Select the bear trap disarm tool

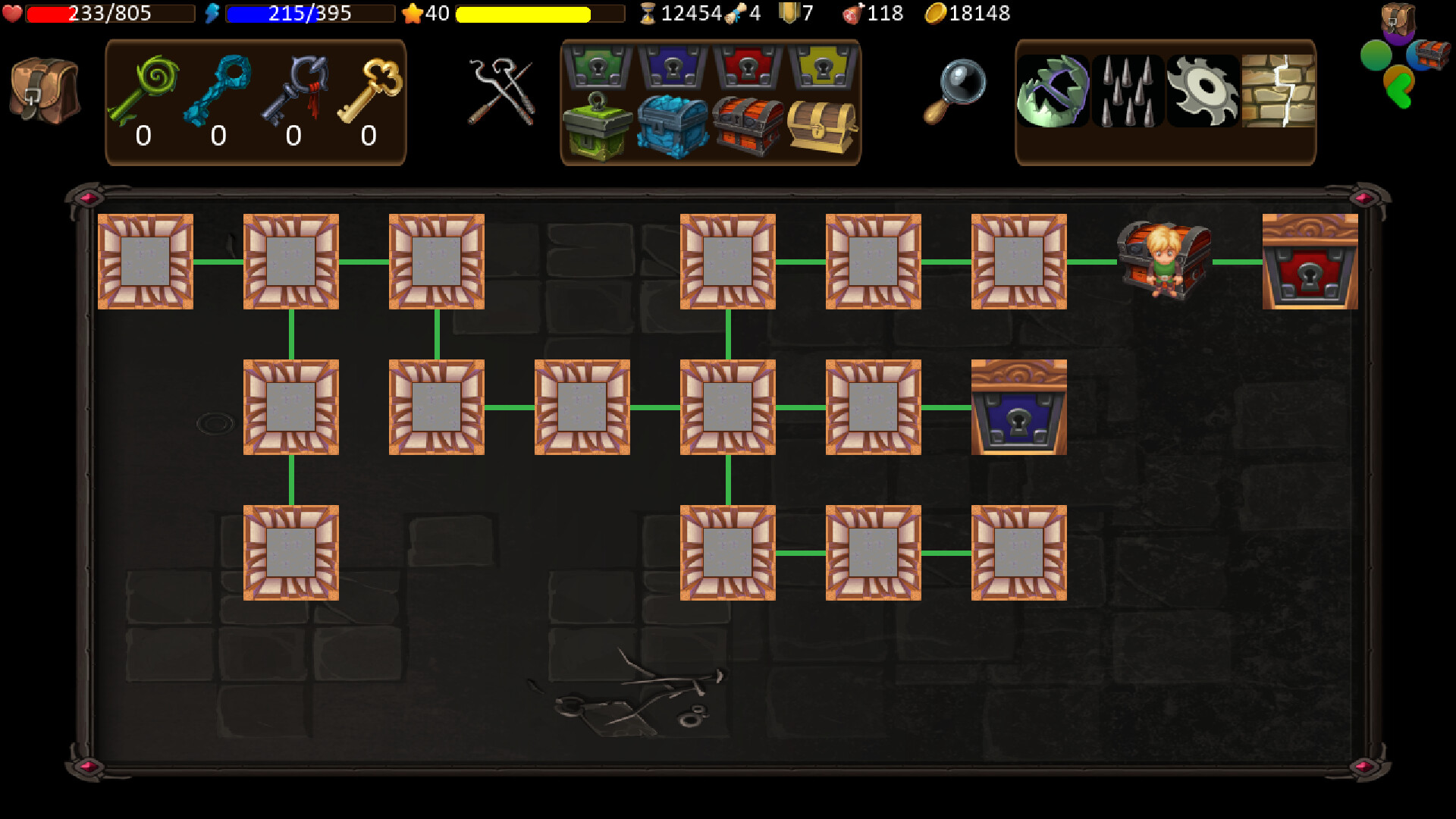pyautogui.click(x=1053, y=91)
